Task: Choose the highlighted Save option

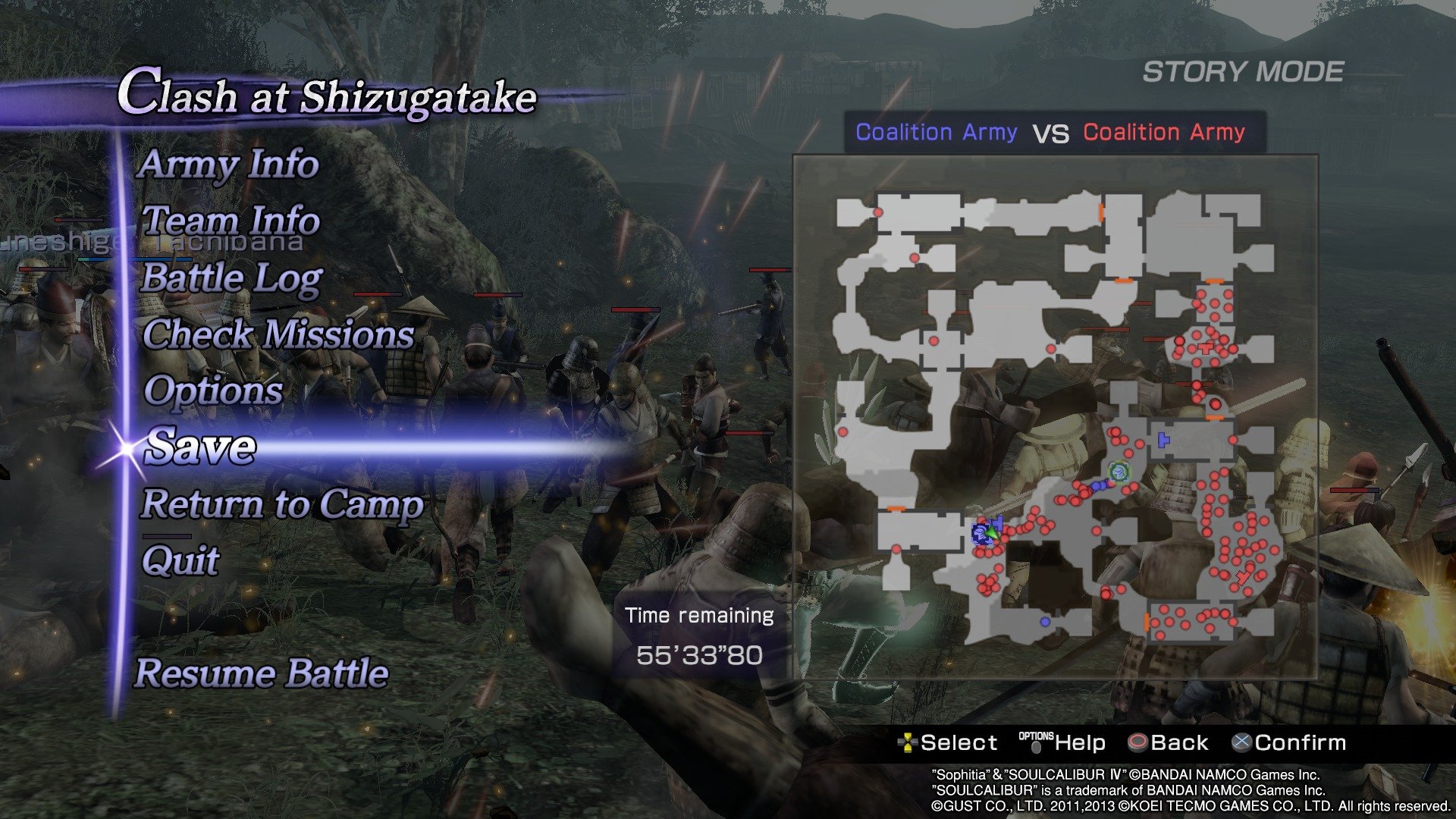Action: (x=199, y=447)
